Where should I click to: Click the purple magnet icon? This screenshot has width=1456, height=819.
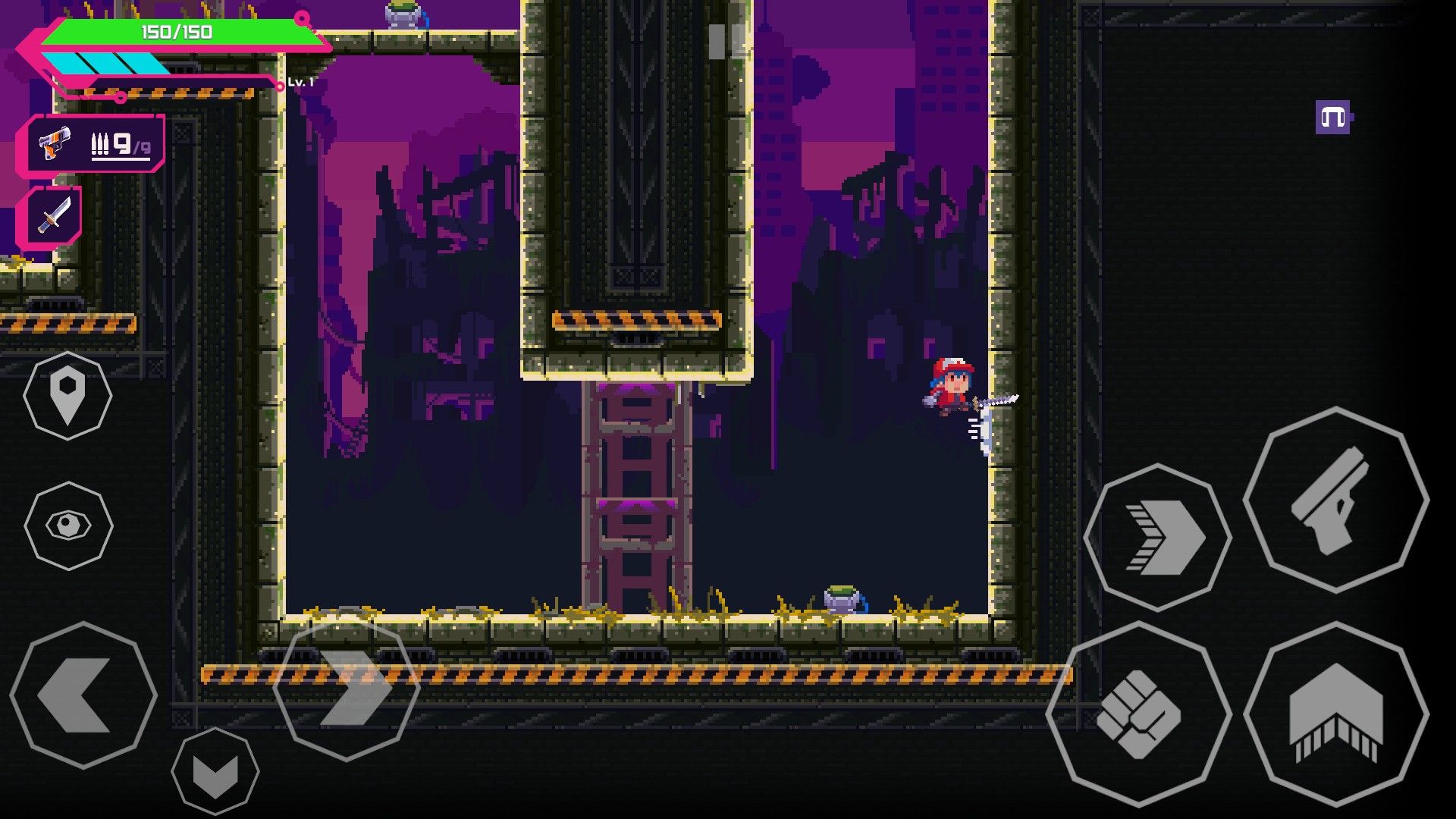[x=1333, y=118]
